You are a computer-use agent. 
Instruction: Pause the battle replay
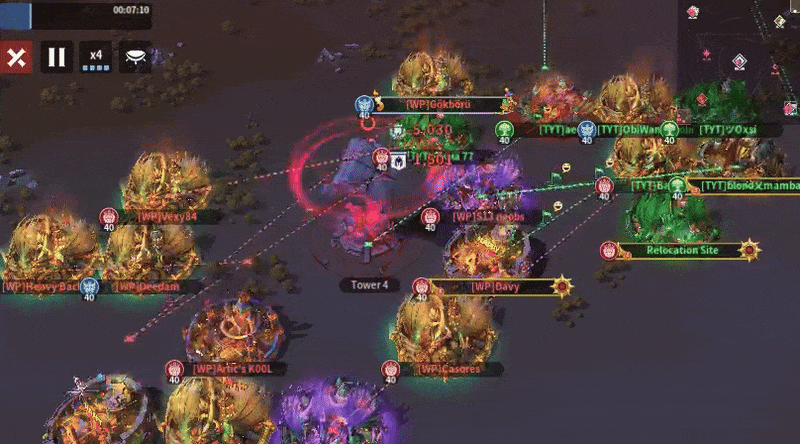click(x=56, y=57)
